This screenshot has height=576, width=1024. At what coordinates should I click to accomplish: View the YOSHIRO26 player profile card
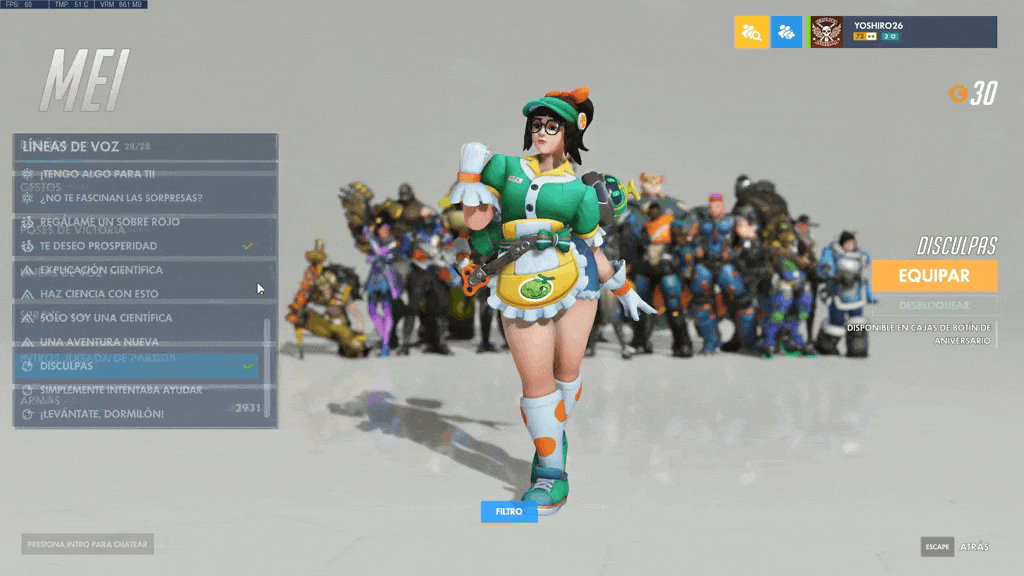pyautogui.click(x=903, y=32)
